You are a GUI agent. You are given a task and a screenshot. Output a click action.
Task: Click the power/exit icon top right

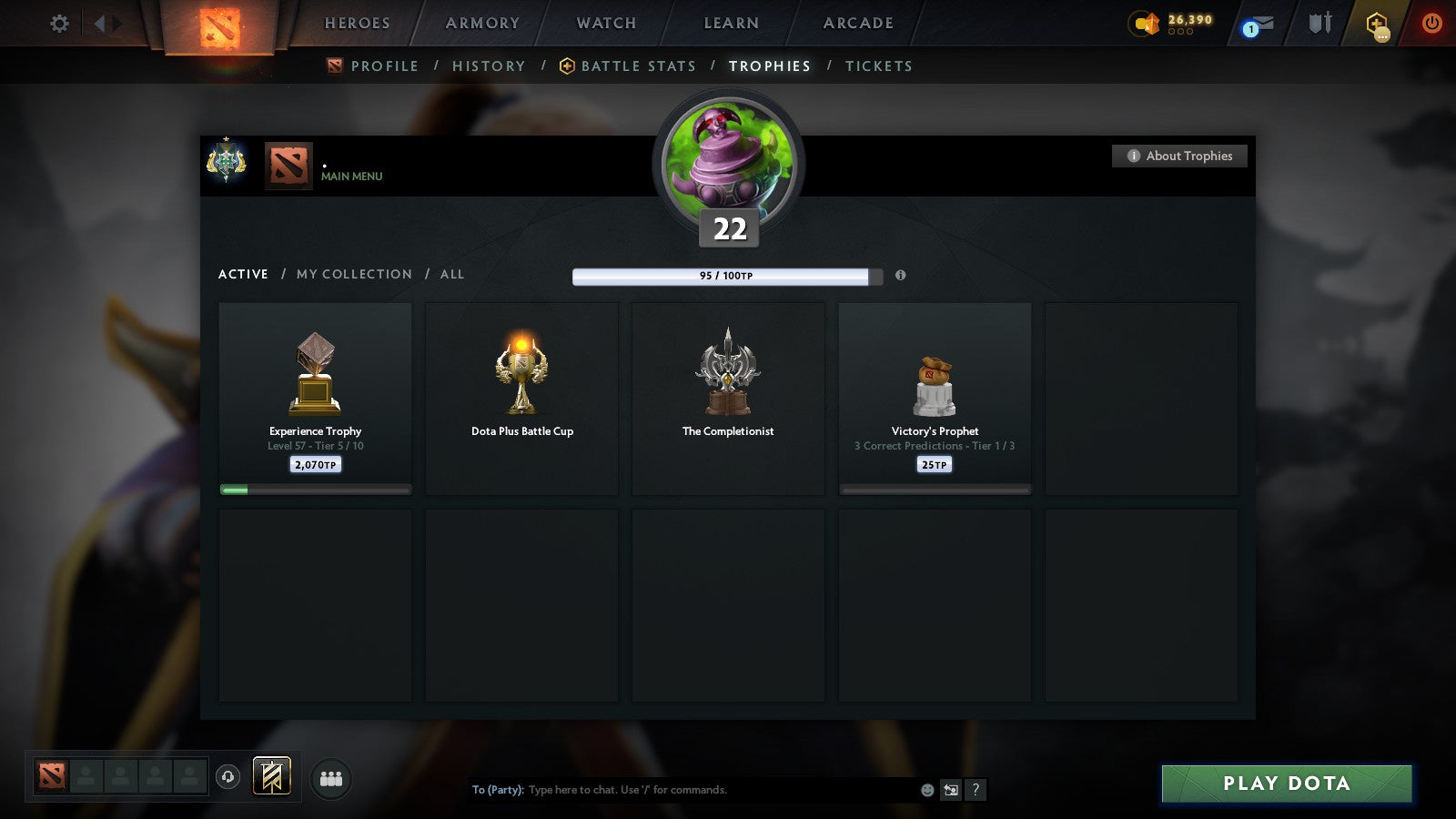coord(1431,25)
